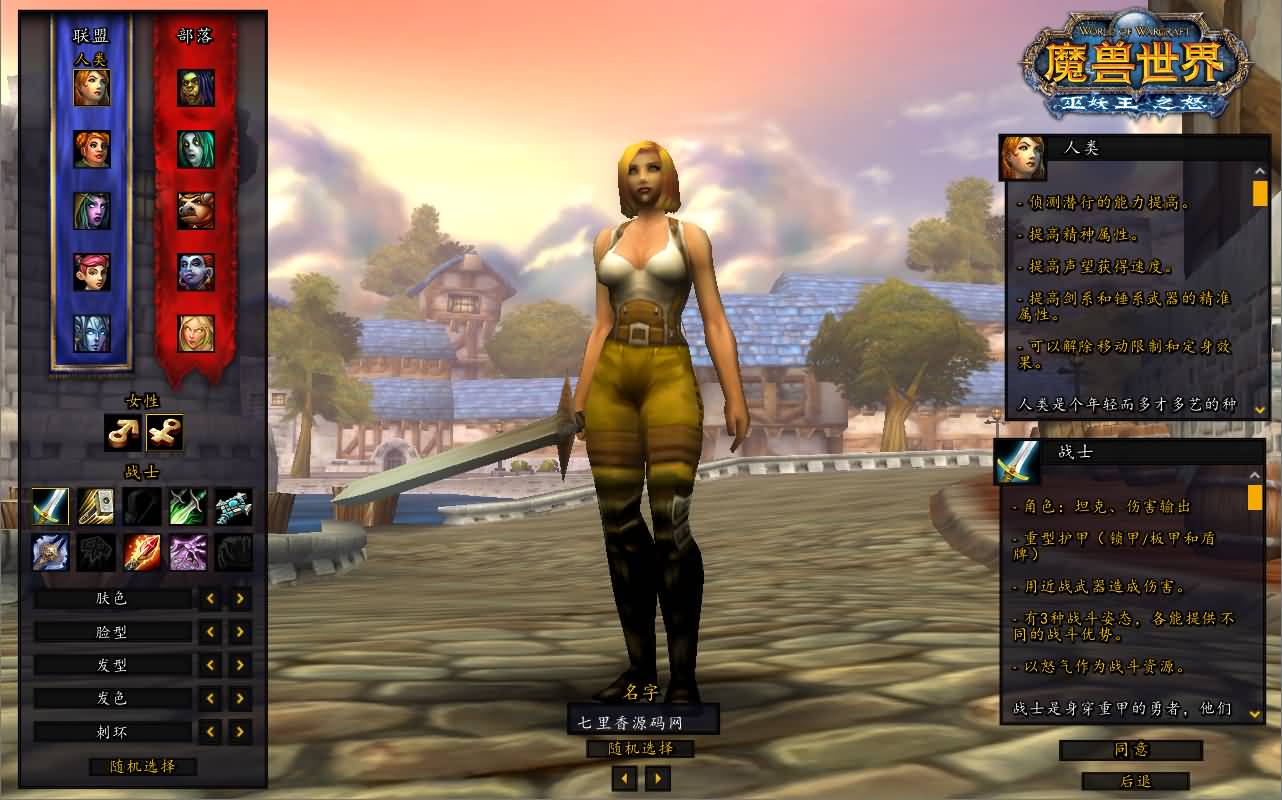This screenshot has height=800, width=1282.
Task: Select the Paladin class icon
Action: tap(96, 507)
